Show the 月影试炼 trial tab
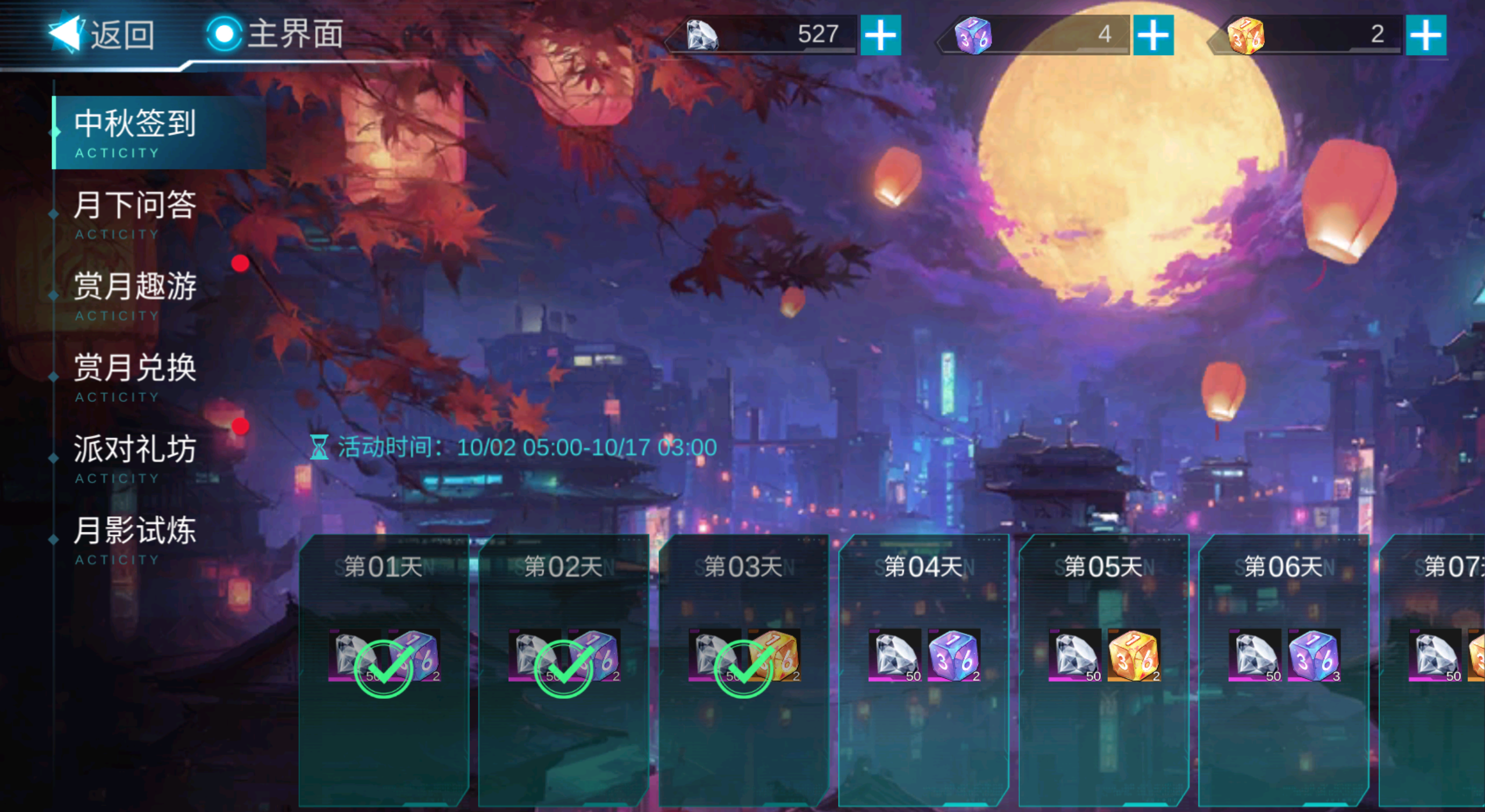The image size is (1485, 812). (x=136, y=537)
